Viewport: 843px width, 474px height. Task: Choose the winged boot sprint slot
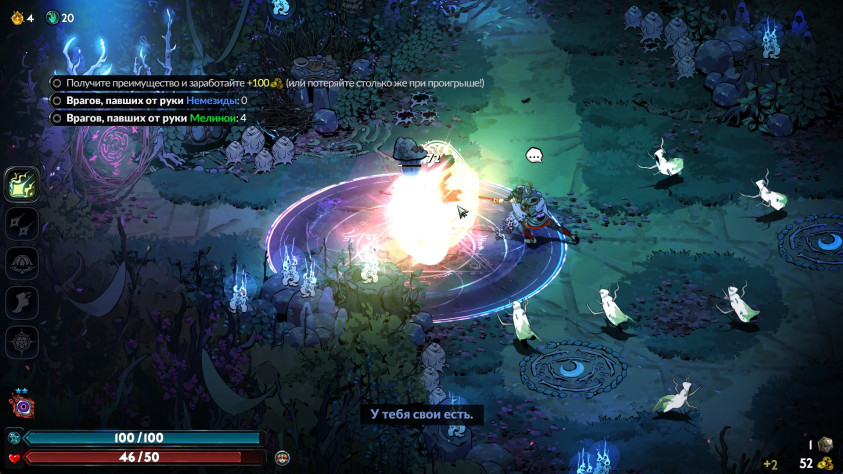coord(22,301)
